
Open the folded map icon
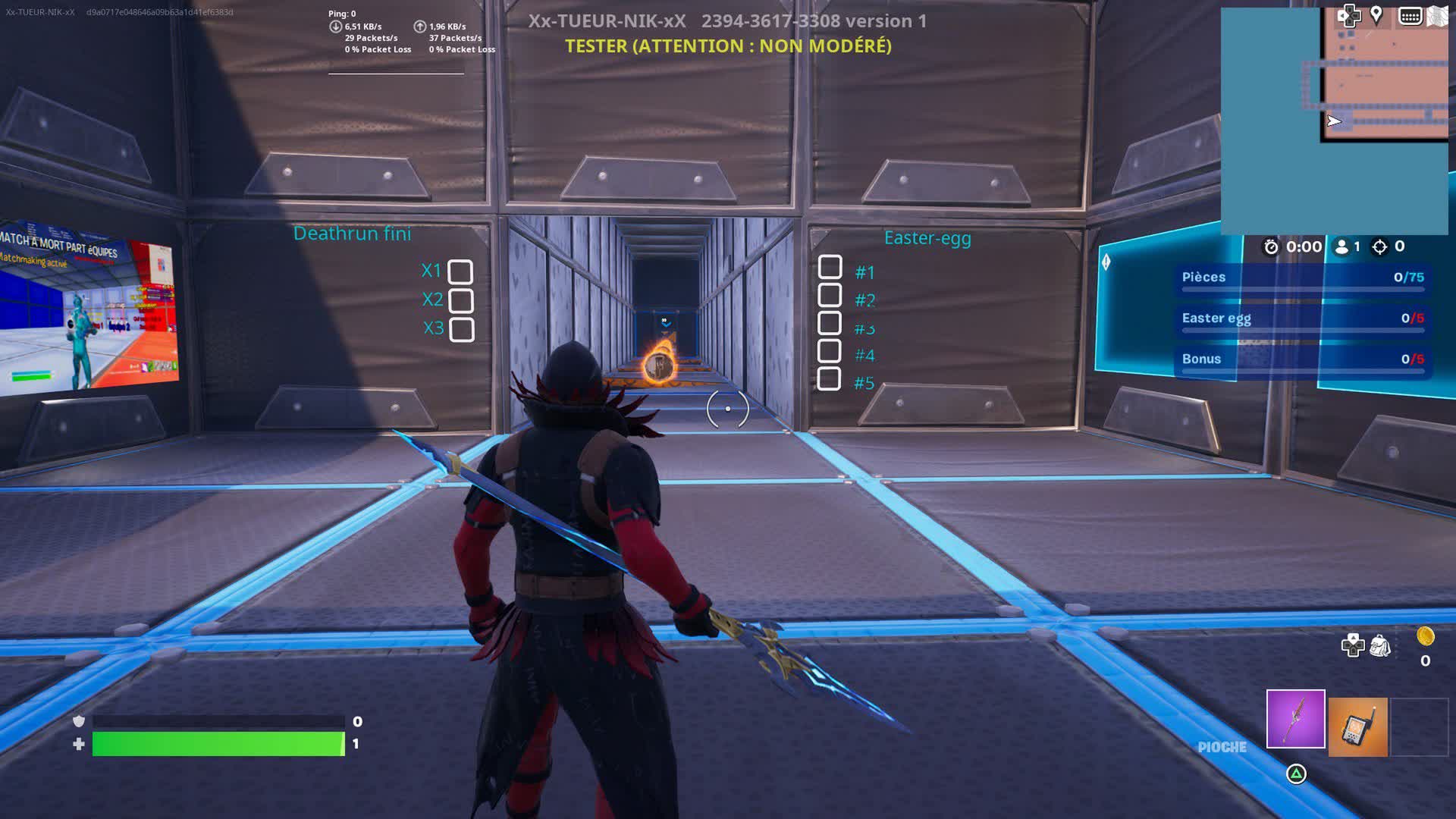coord(1437,16)
